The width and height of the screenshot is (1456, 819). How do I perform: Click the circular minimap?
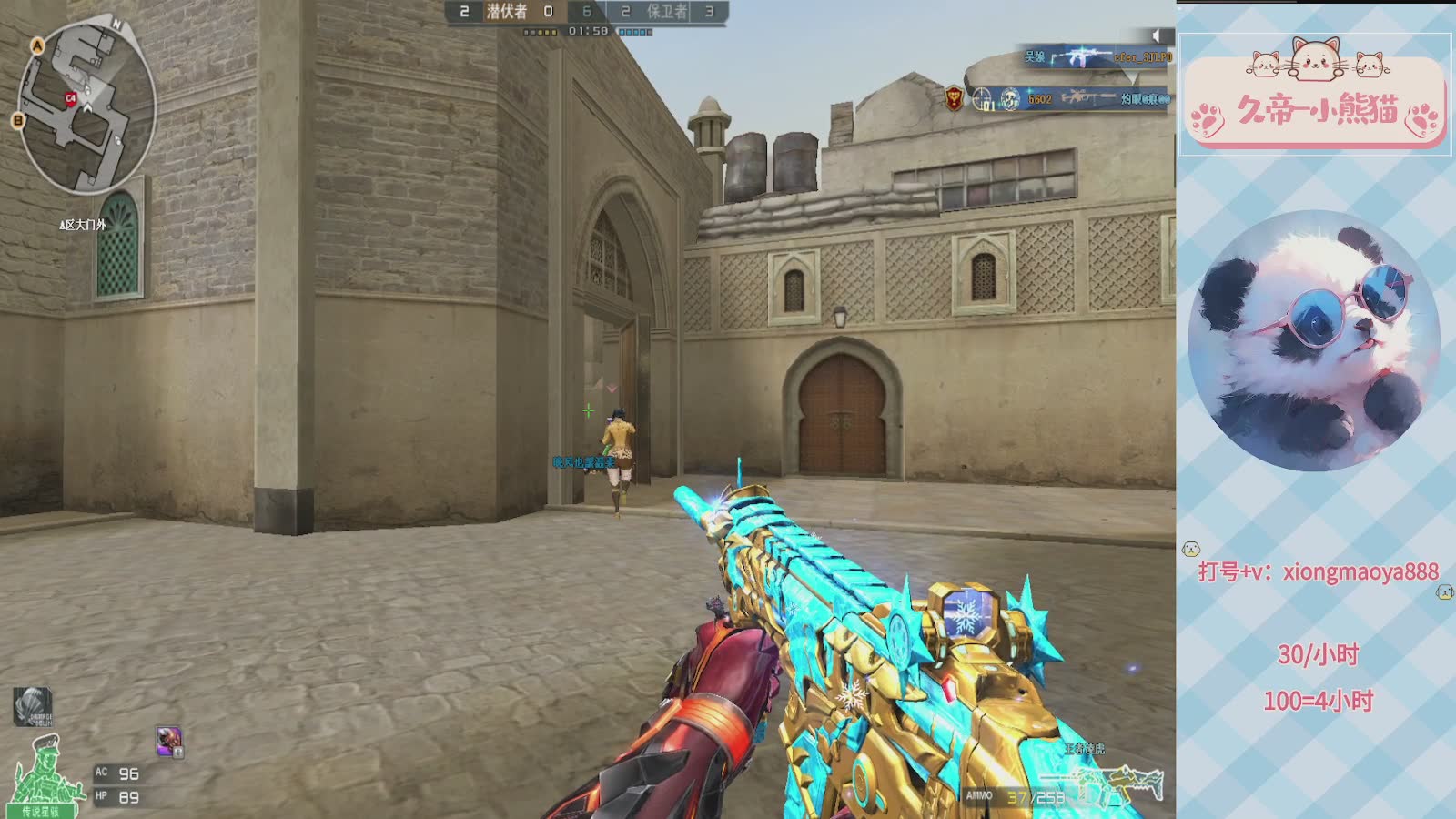tap(86, 107)
